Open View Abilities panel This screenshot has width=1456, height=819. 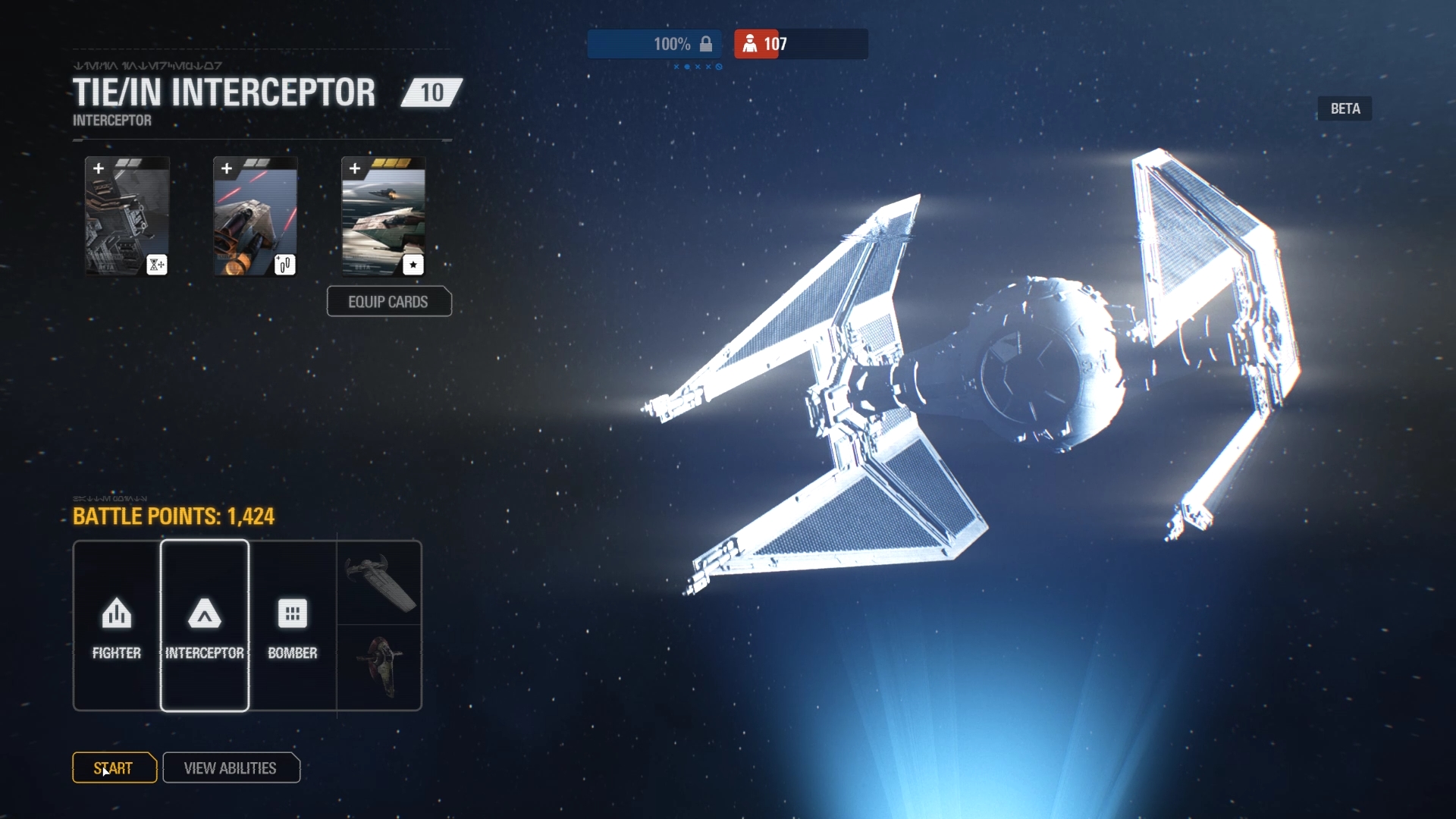(231, 767)
